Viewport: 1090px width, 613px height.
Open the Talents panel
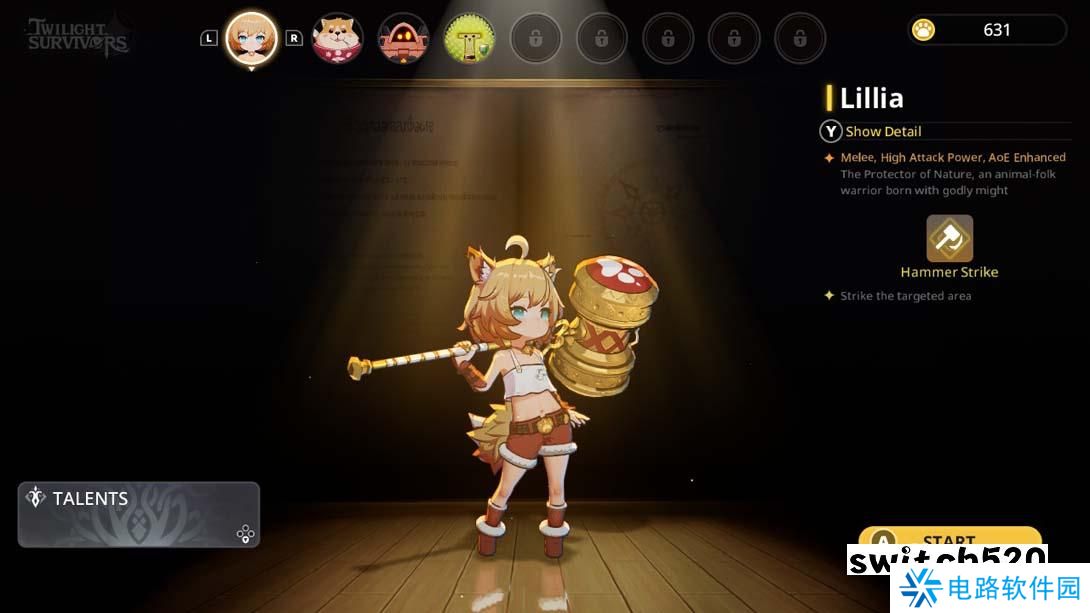coord(138,514)
